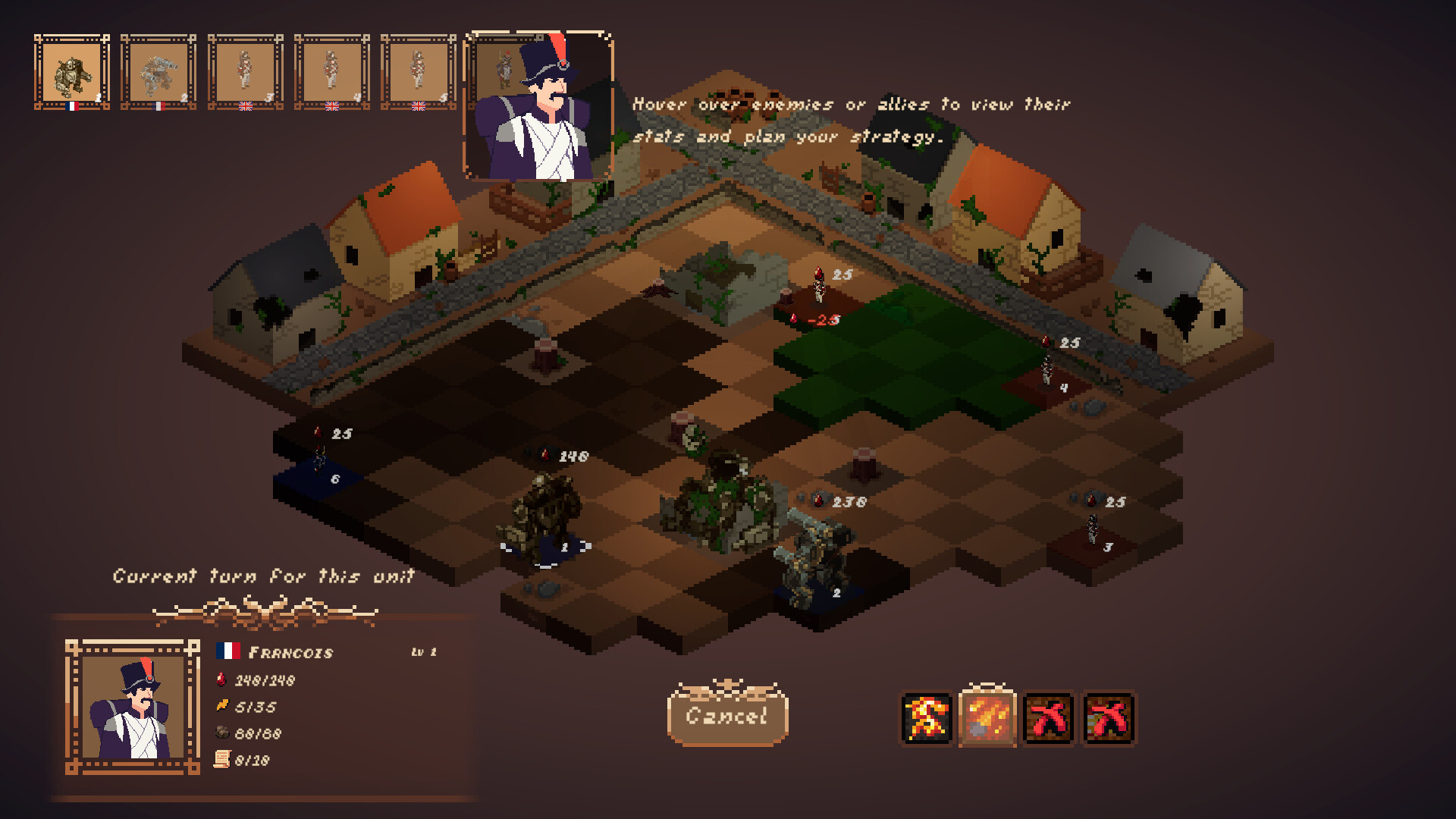Click the Cancel button

coord(727,716)
